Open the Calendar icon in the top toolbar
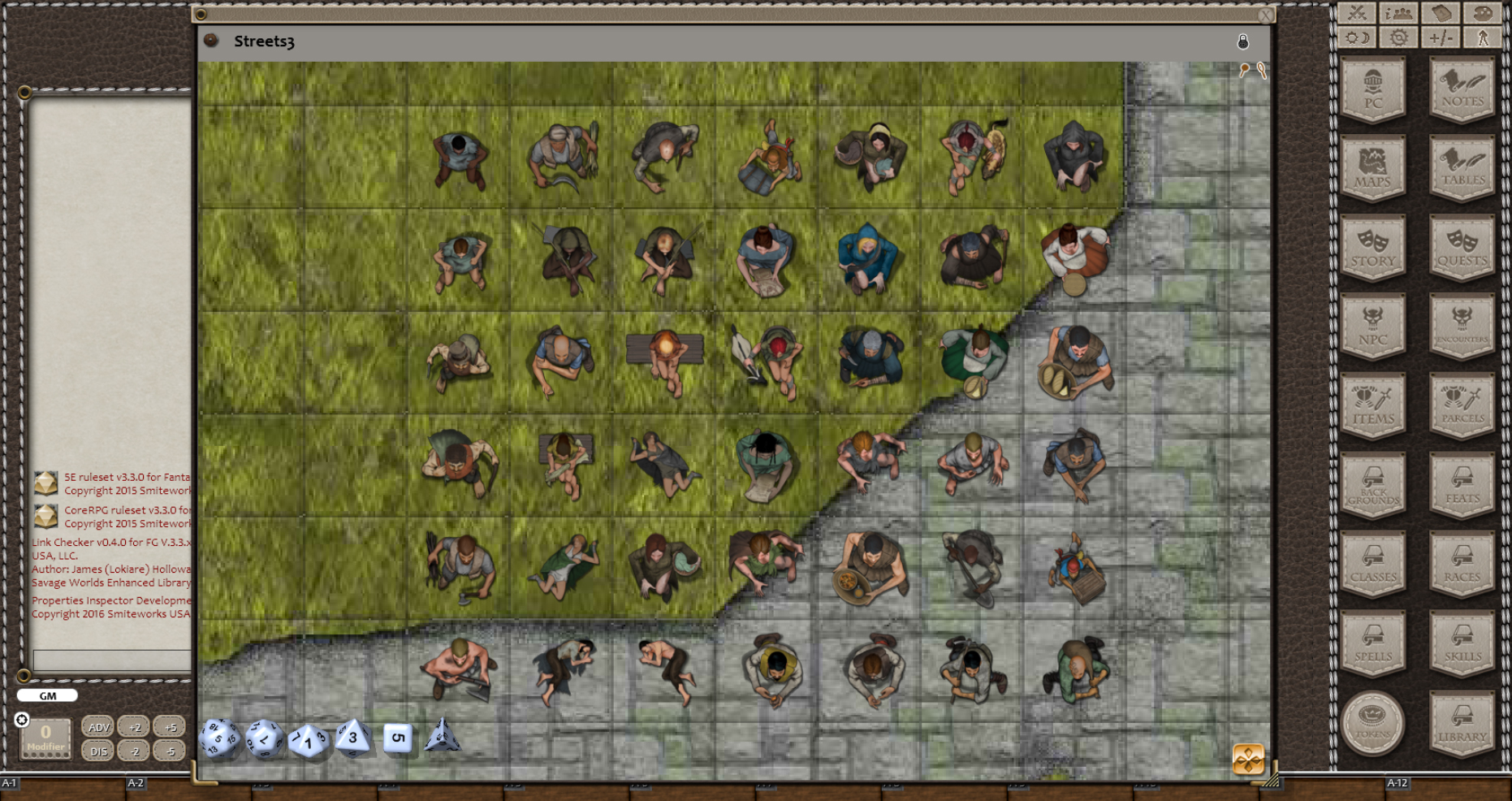The width and height of the screenshot is (1512, 801). pos(1441,12)
